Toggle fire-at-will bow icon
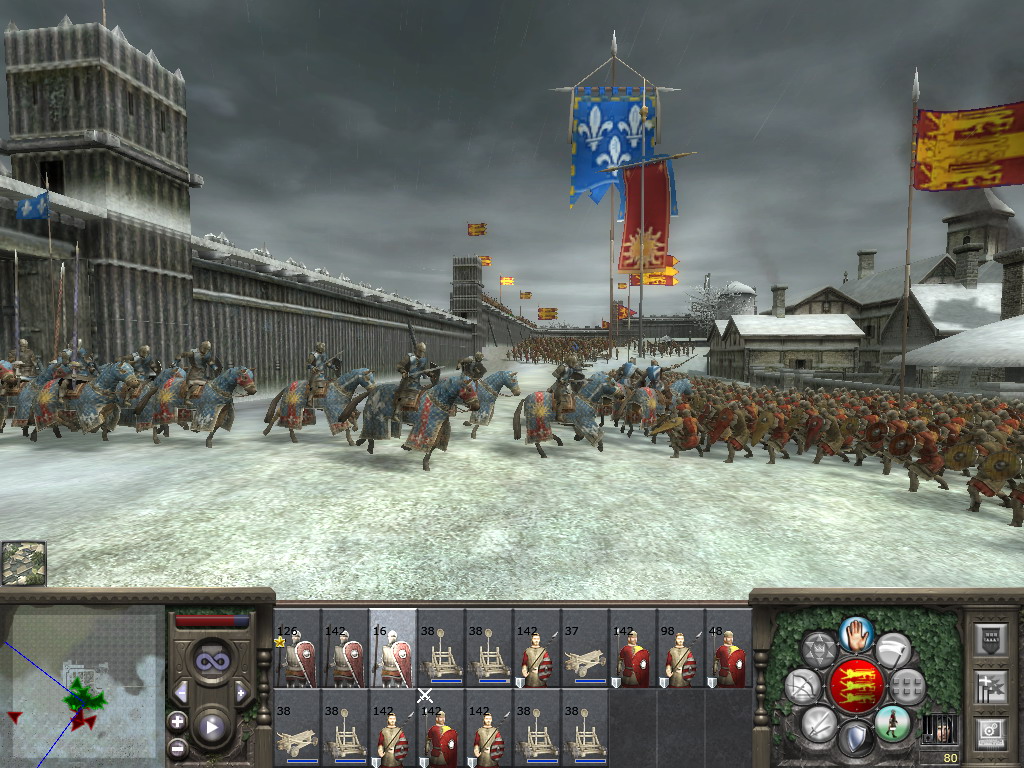 coord(802,687)
